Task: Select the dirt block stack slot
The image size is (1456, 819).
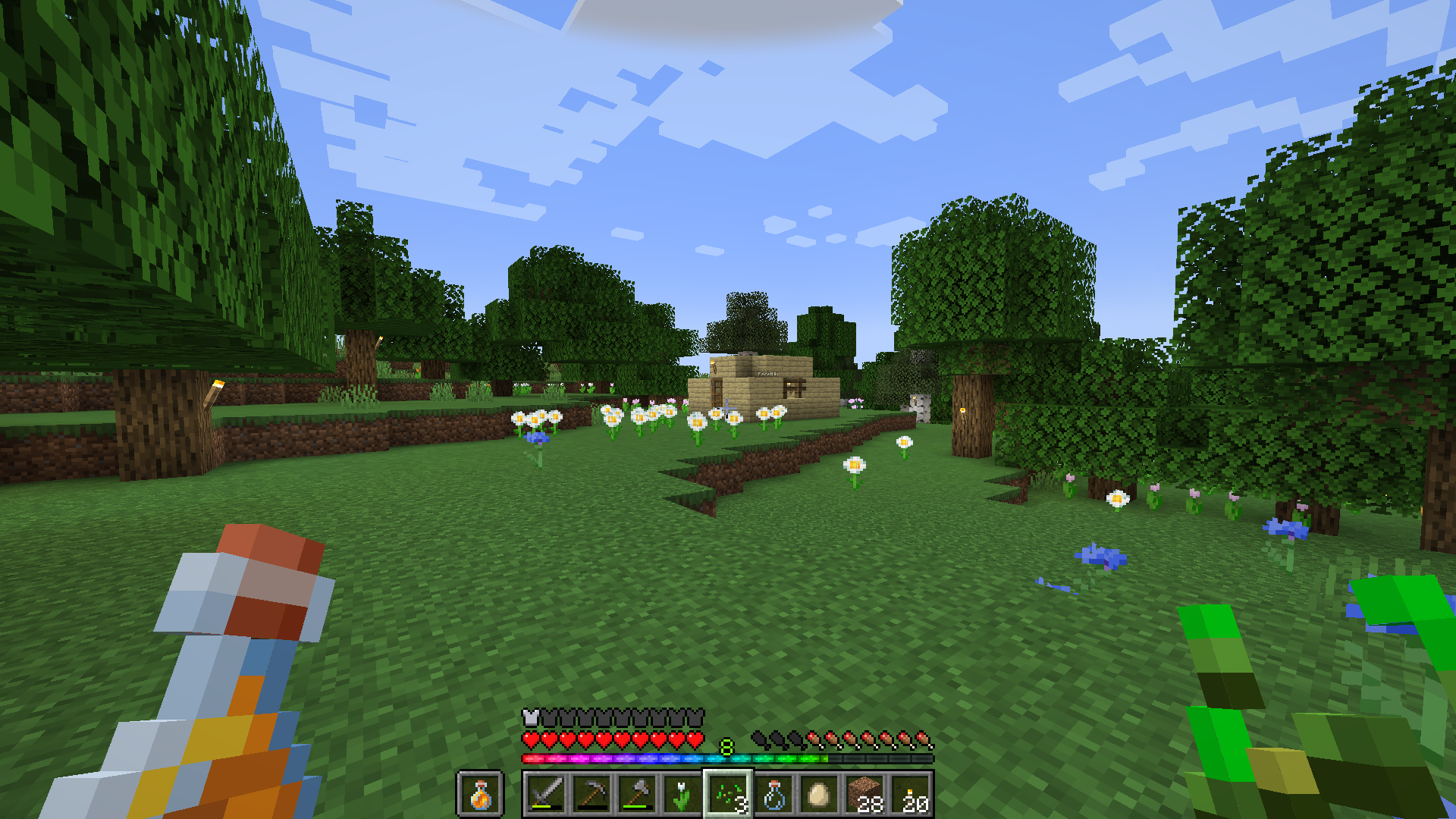Action: [864, 794]
